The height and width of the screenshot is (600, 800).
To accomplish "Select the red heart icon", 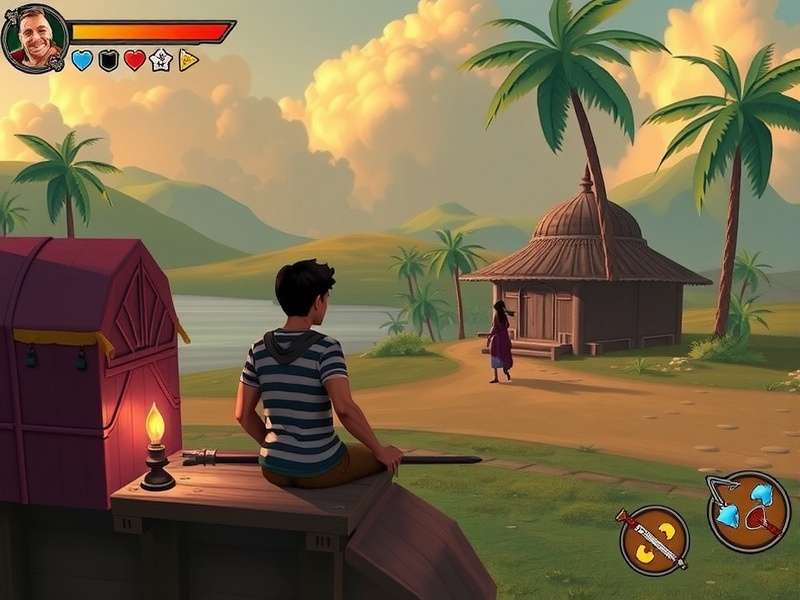I will click(x=135, y=60).
